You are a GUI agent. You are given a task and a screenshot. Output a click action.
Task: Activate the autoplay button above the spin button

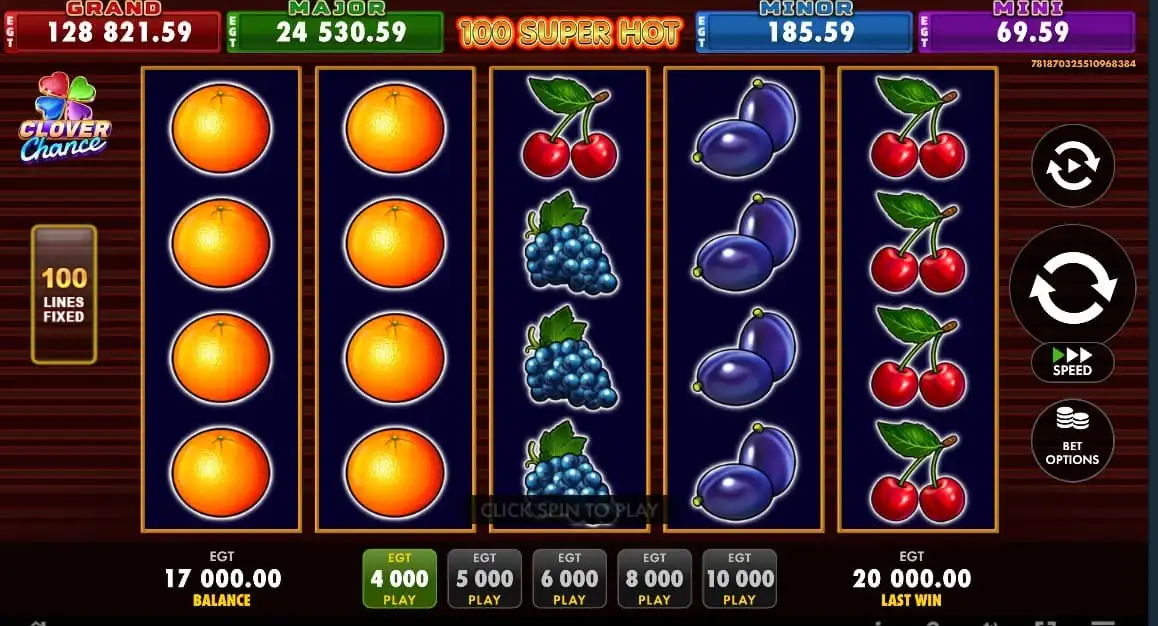click(1072, 166)
